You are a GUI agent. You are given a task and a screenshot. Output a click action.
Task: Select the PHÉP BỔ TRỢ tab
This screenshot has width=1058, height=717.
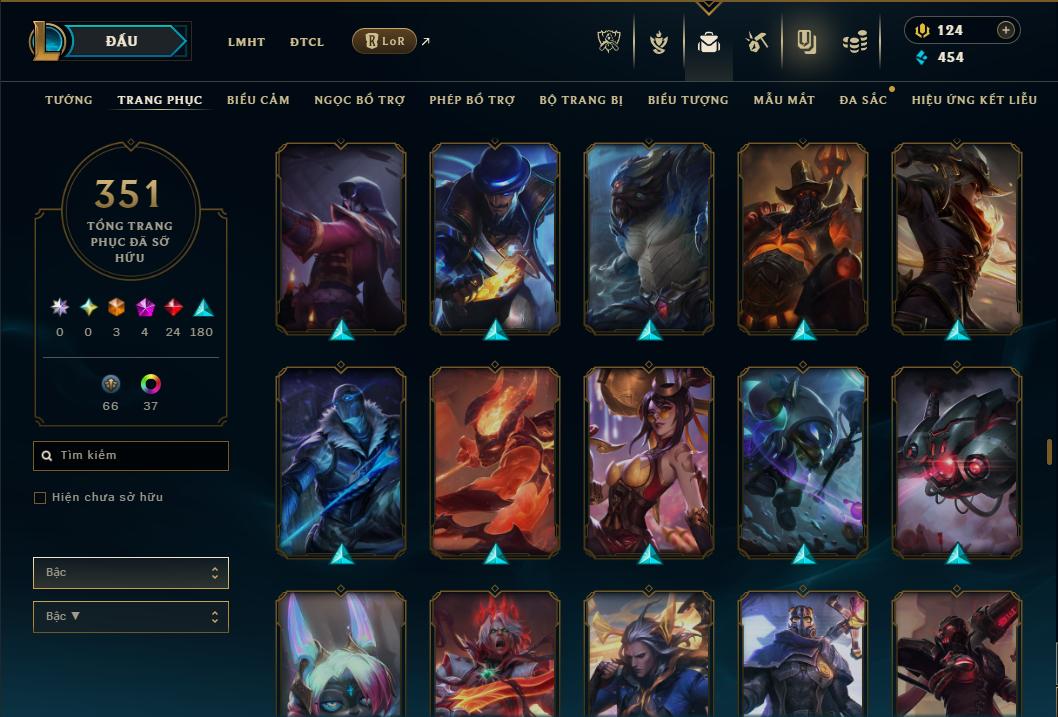[x=472, y=100]
